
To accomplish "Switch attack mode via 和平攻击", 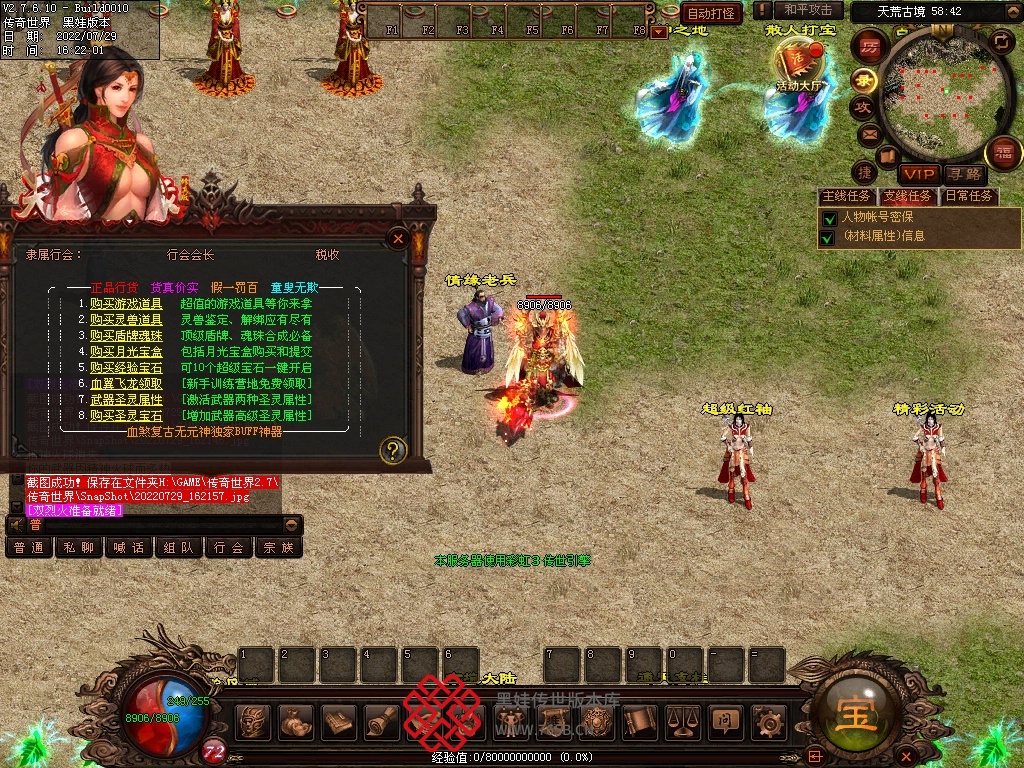I will [808, 10].
